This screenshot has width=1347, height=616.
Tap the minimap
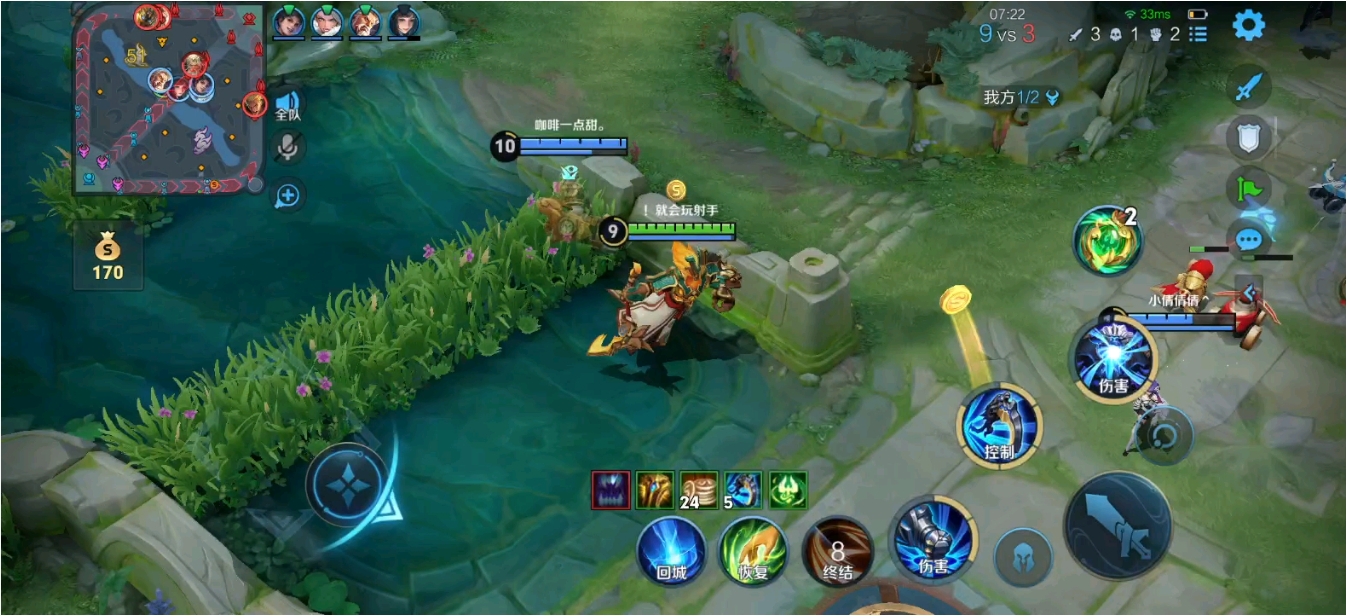pyautogui.click(x=169, y=98)
